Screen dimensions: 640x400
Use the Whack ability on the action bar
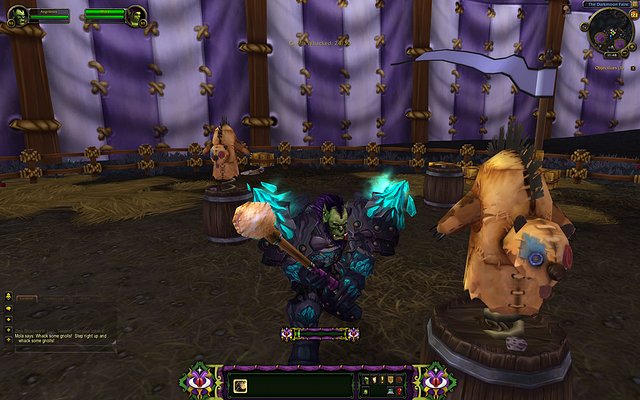tap(240, 385)
